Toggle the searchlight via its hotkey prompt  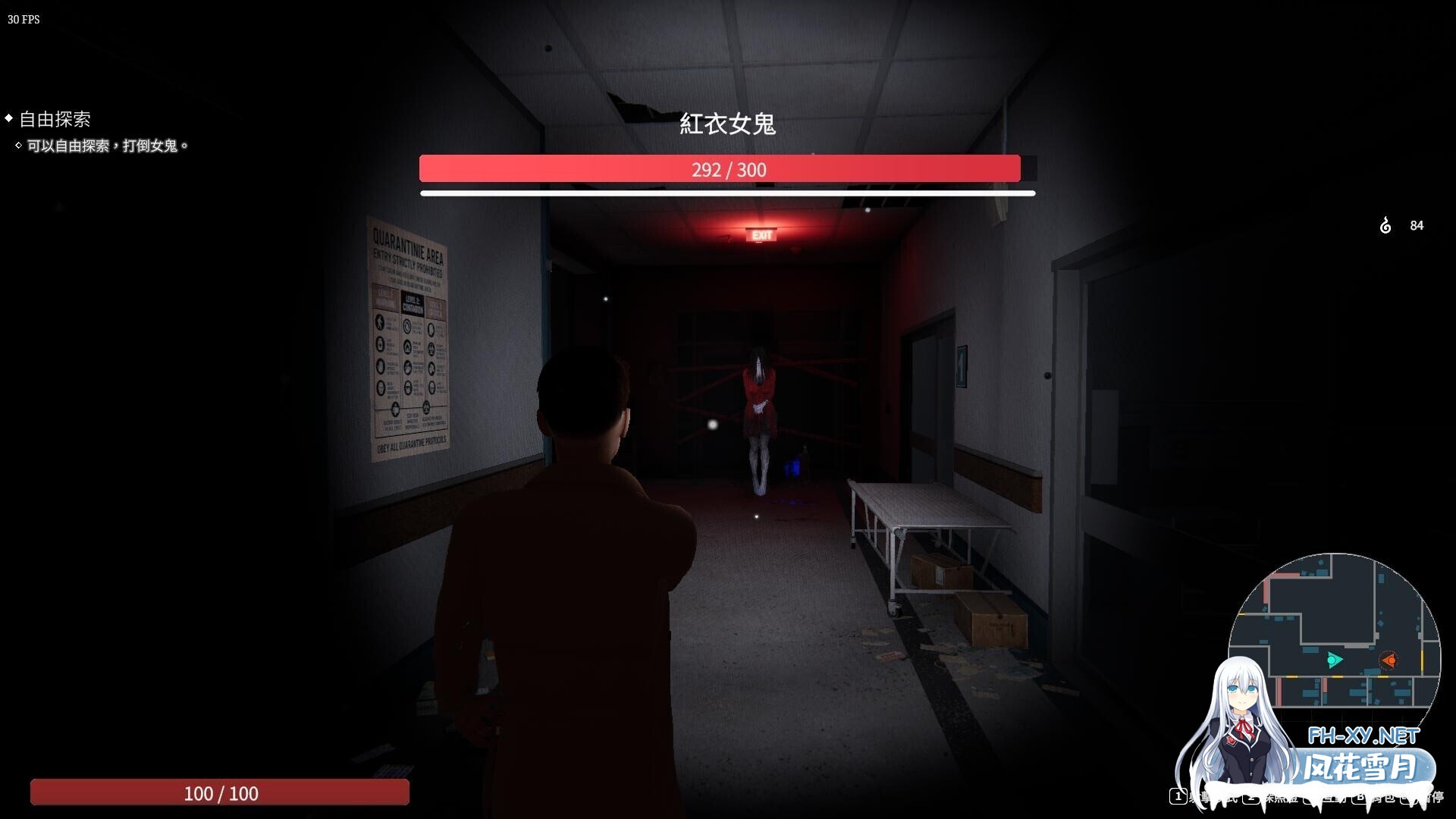coord(1250,797)
